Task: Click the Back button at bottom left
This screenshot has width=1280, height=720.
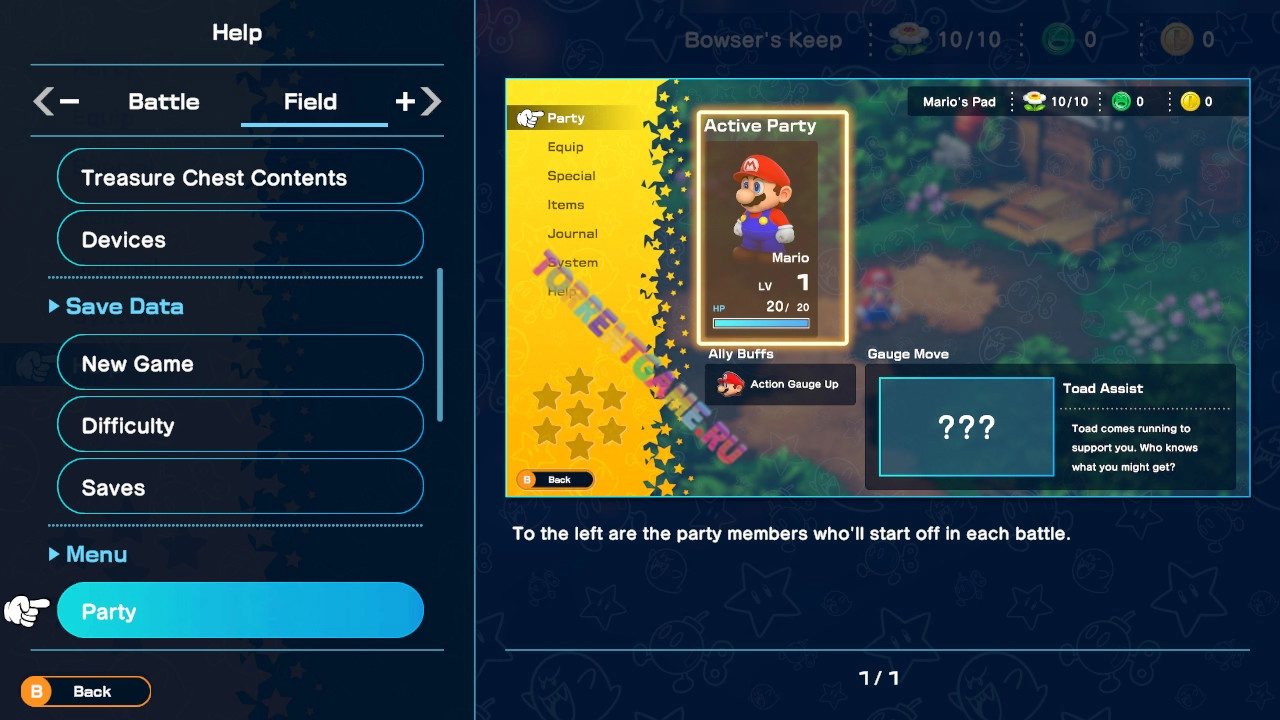Action: [x=86, y=691]
